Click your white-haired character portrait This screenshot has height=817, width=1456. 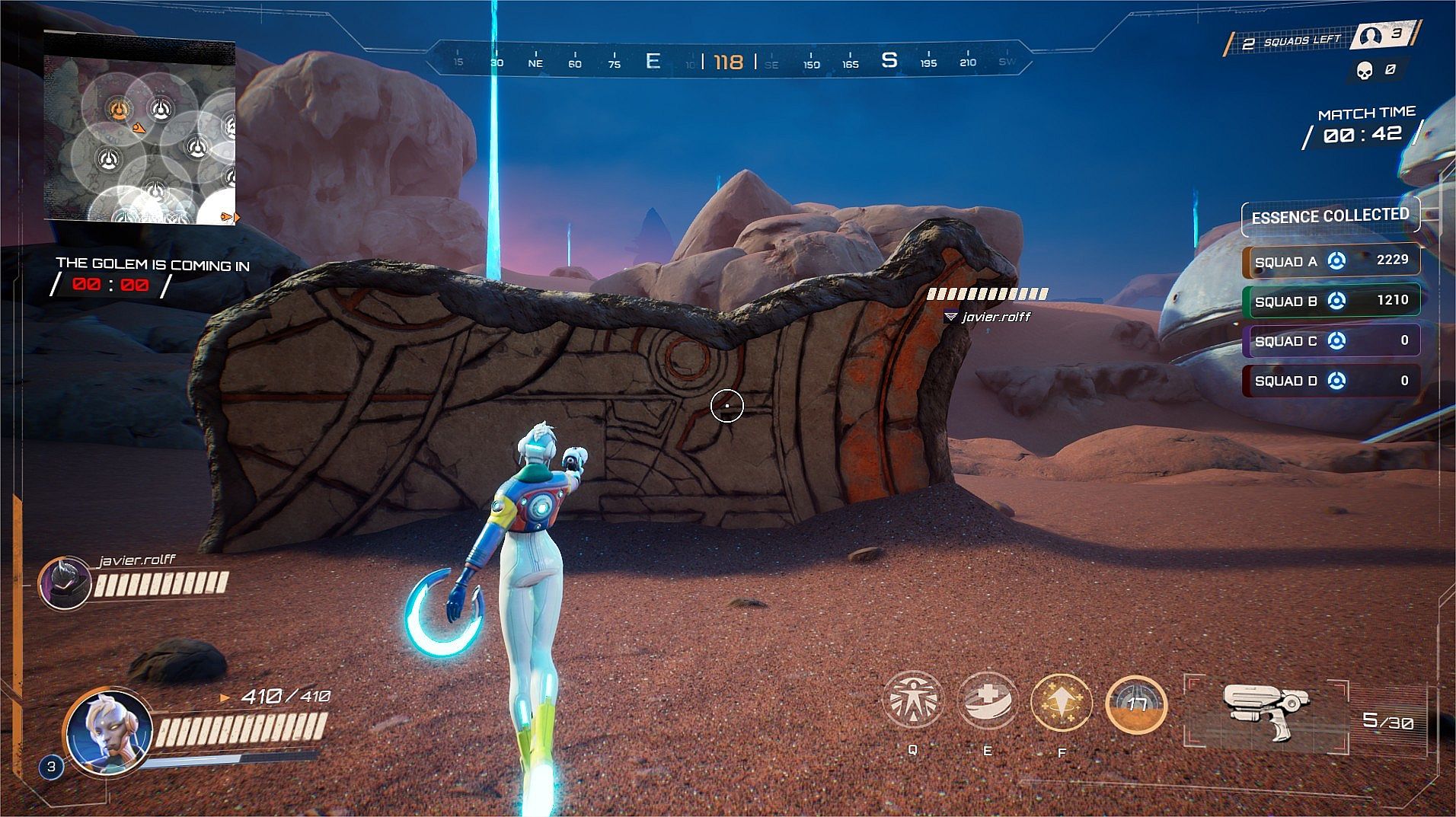coord(107,732)
